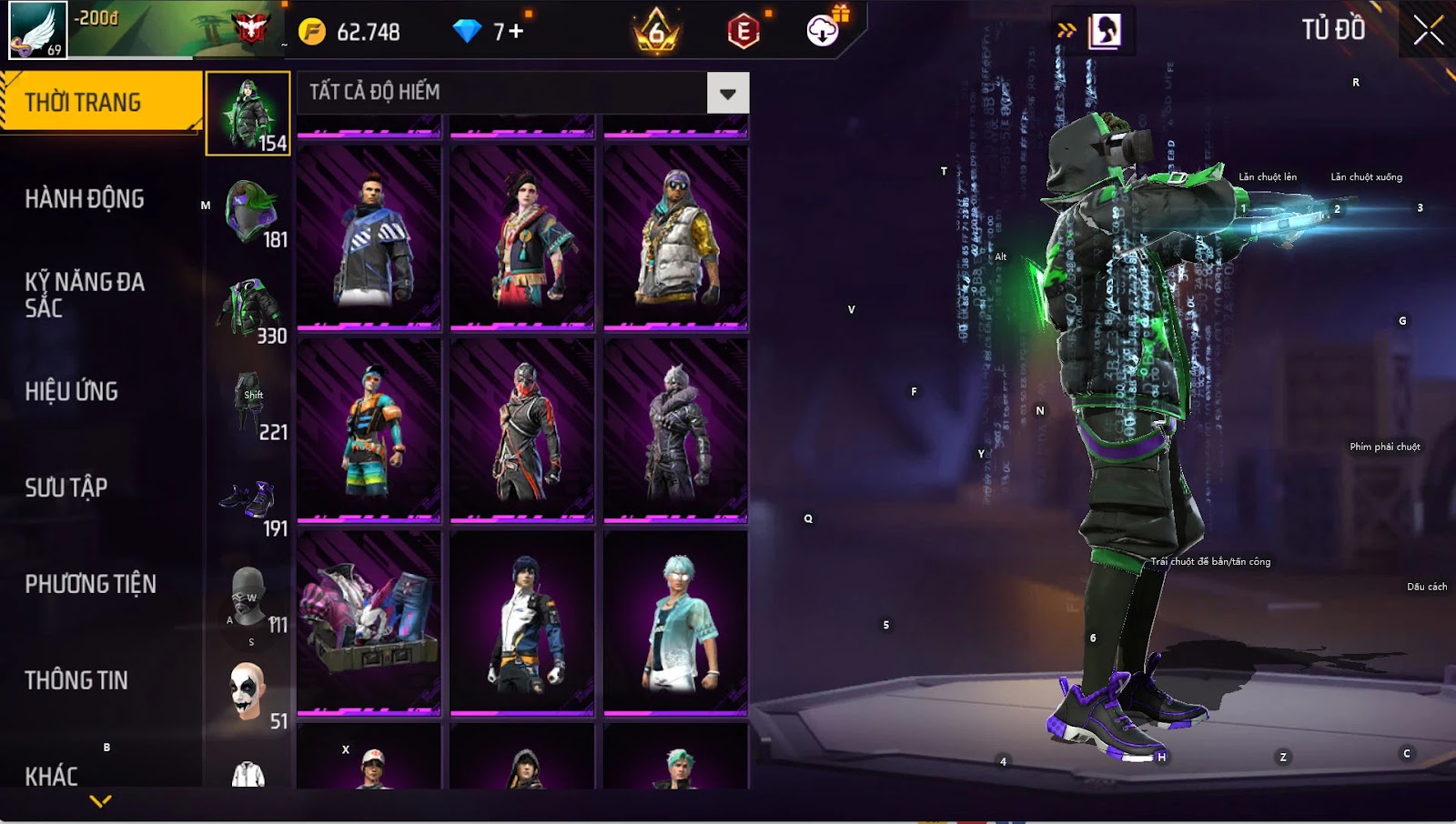The height and width of the screenshot is (824, 1456).
Task: Select the jacket tops category showing 330
Action: (x=249, y=309)
